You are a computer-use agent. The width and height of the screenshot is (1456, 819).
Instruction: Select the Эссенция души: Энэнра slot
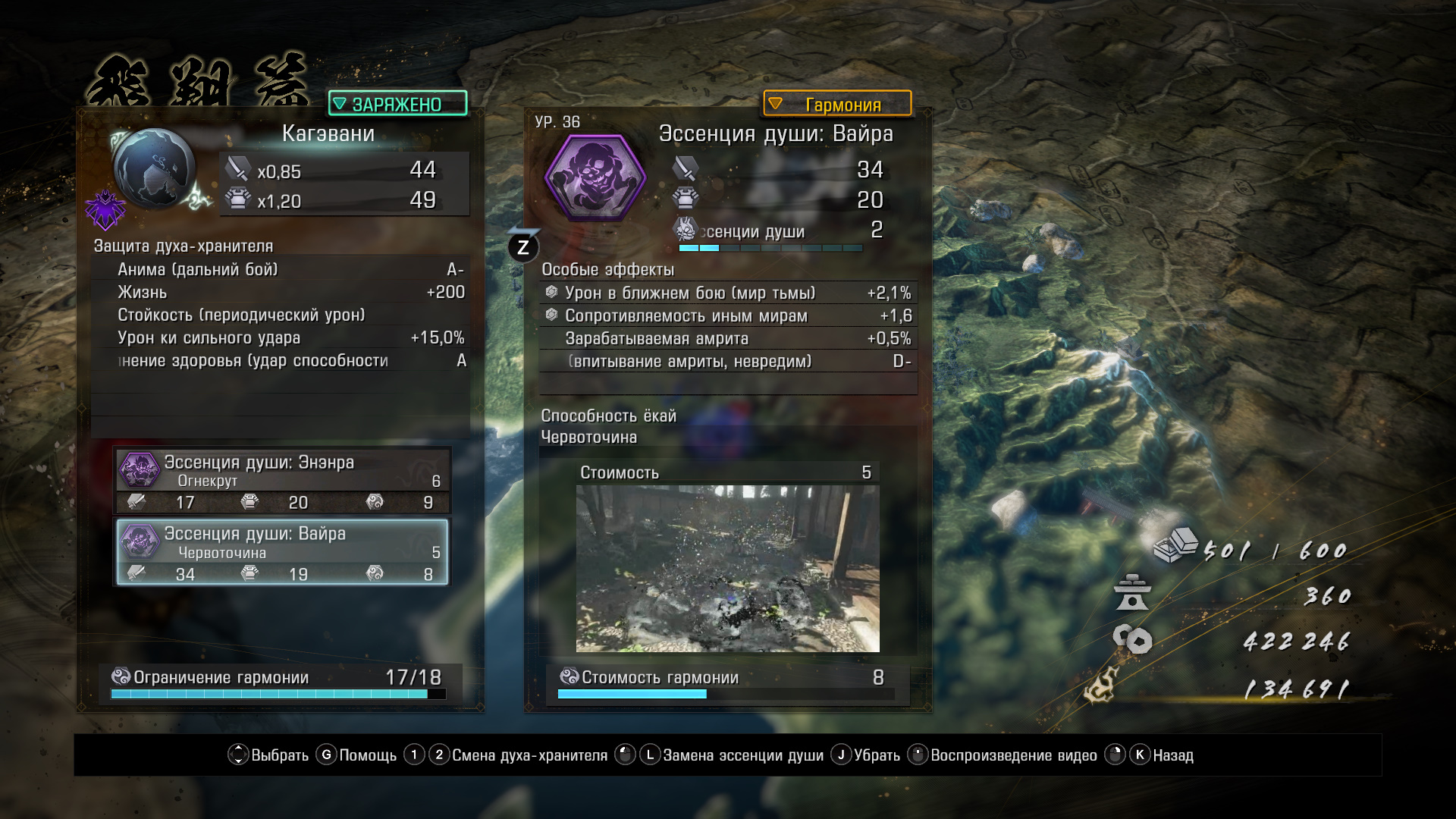282,481
